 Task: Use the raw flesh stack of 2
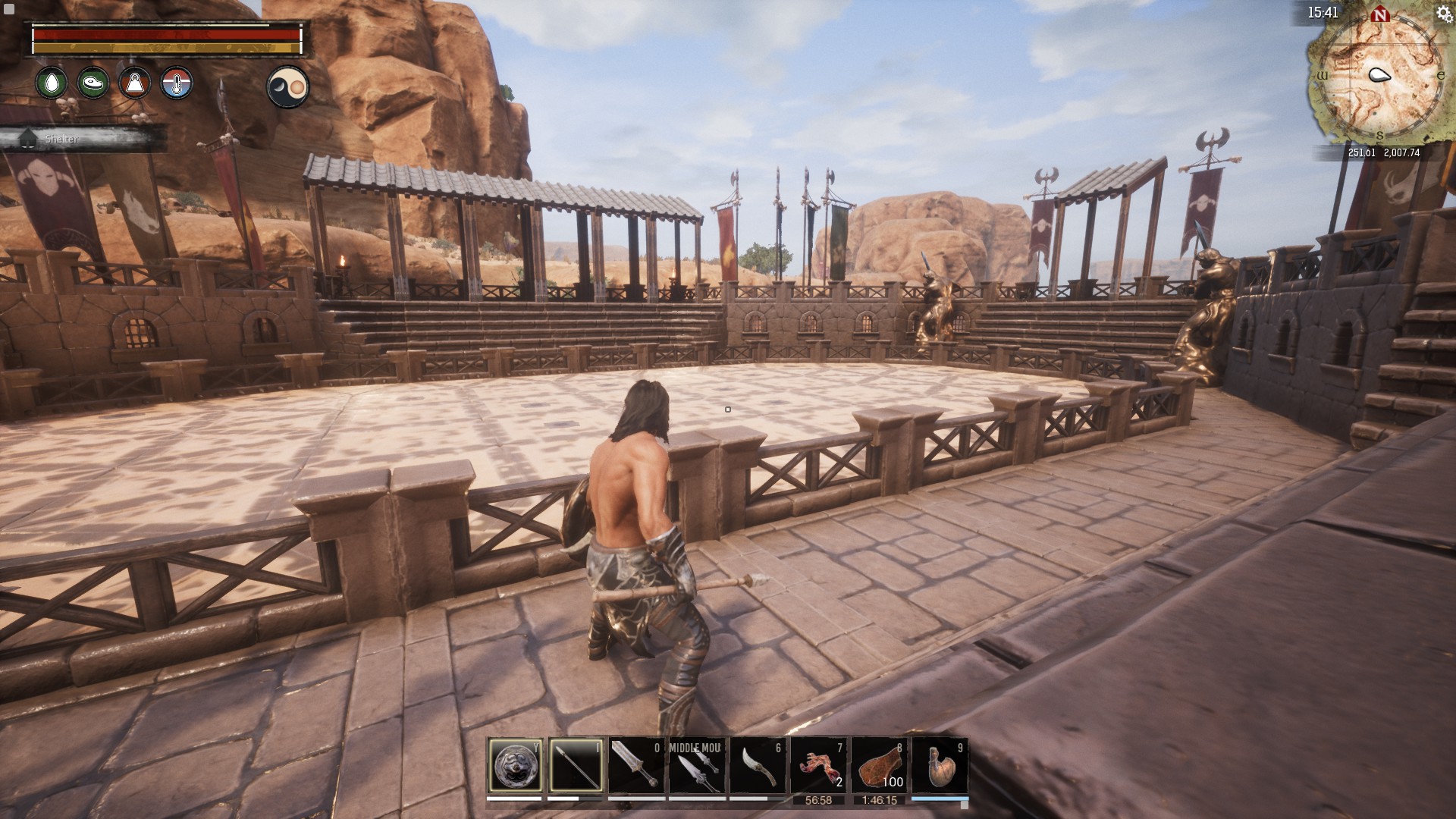pyautogui.click(x=818, y=766)
